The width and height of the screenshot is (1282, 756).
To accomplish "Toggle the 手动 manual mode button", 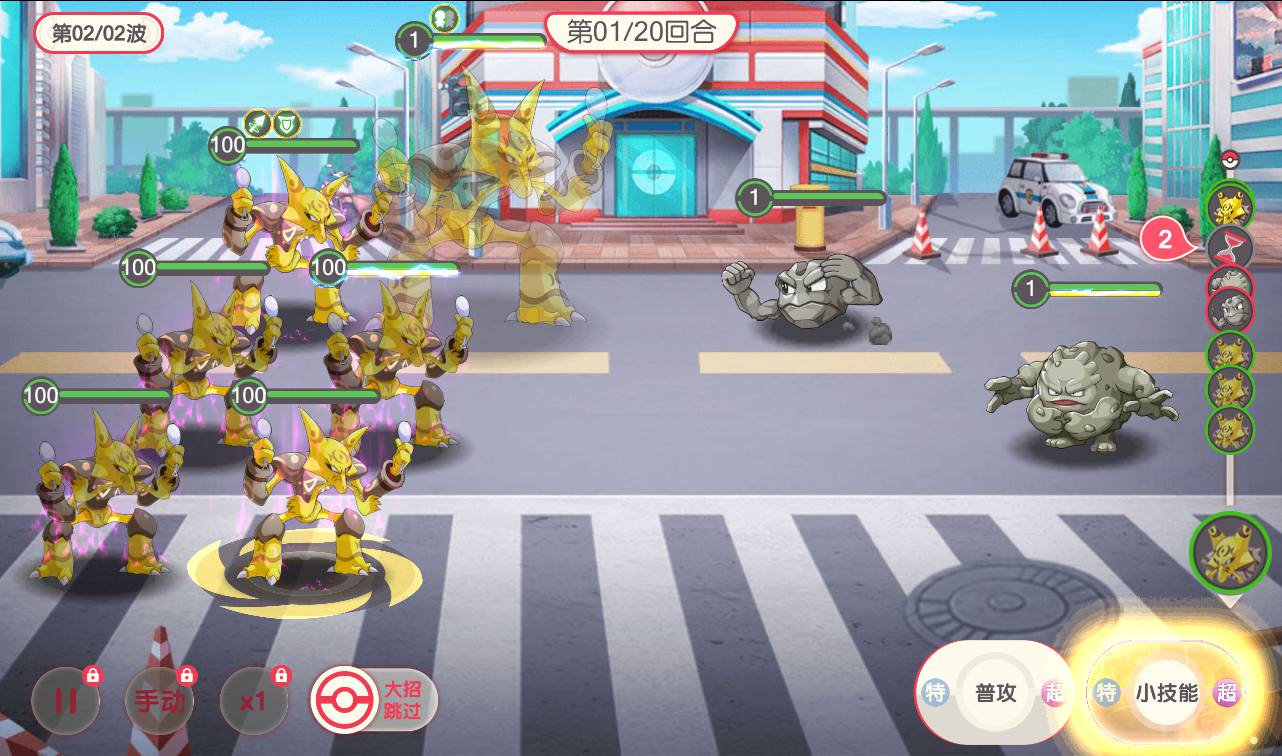I will [159, 699].
